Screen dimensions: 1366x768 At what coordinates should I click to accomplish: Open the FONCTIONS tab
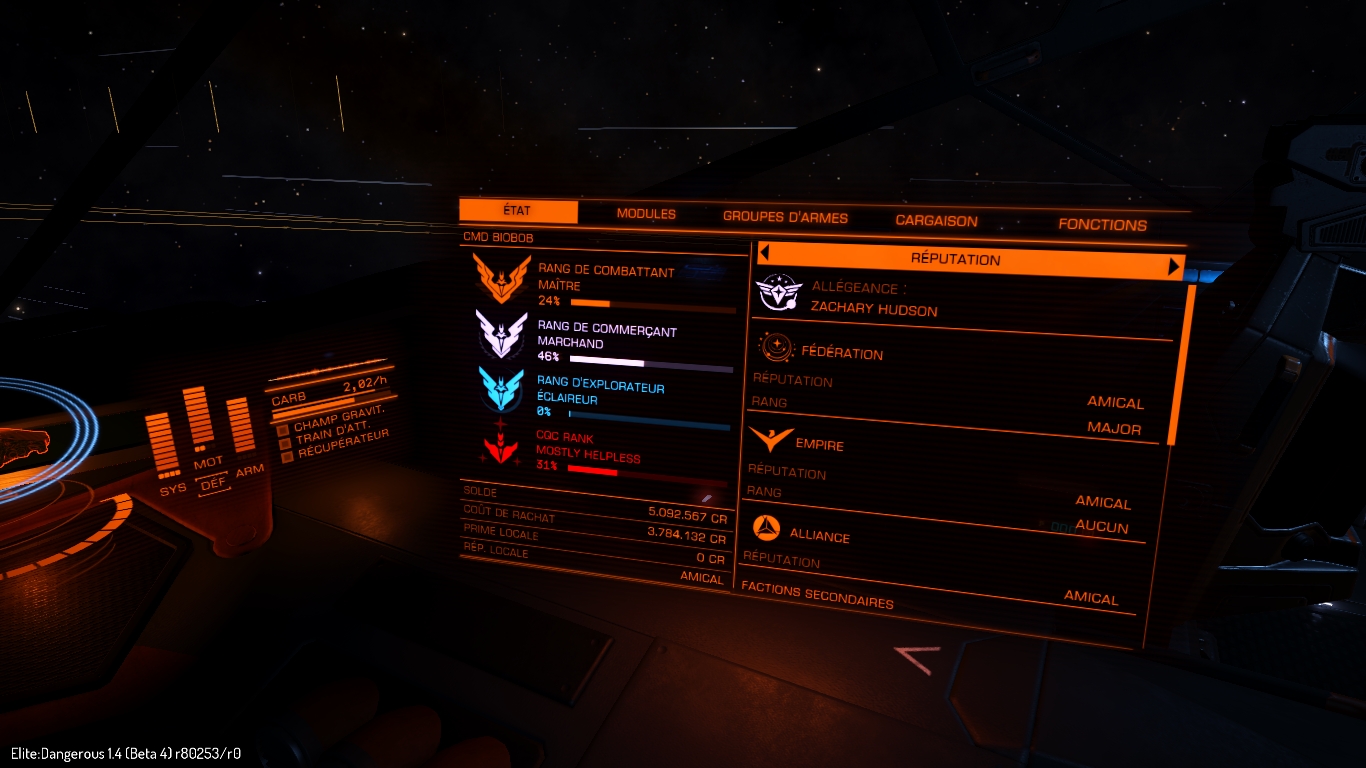1102,225
